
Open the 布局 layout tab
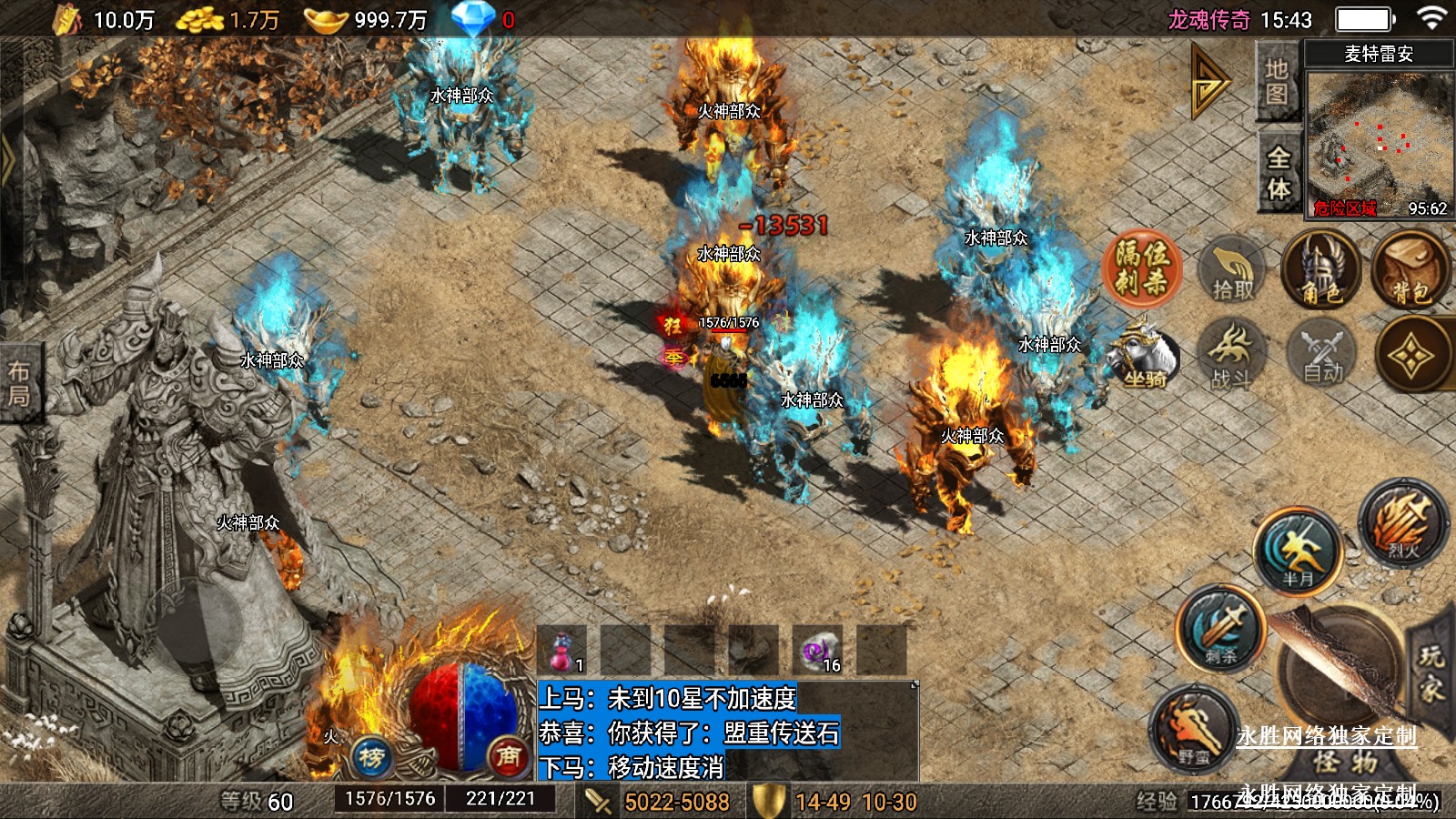pos(19,383)
